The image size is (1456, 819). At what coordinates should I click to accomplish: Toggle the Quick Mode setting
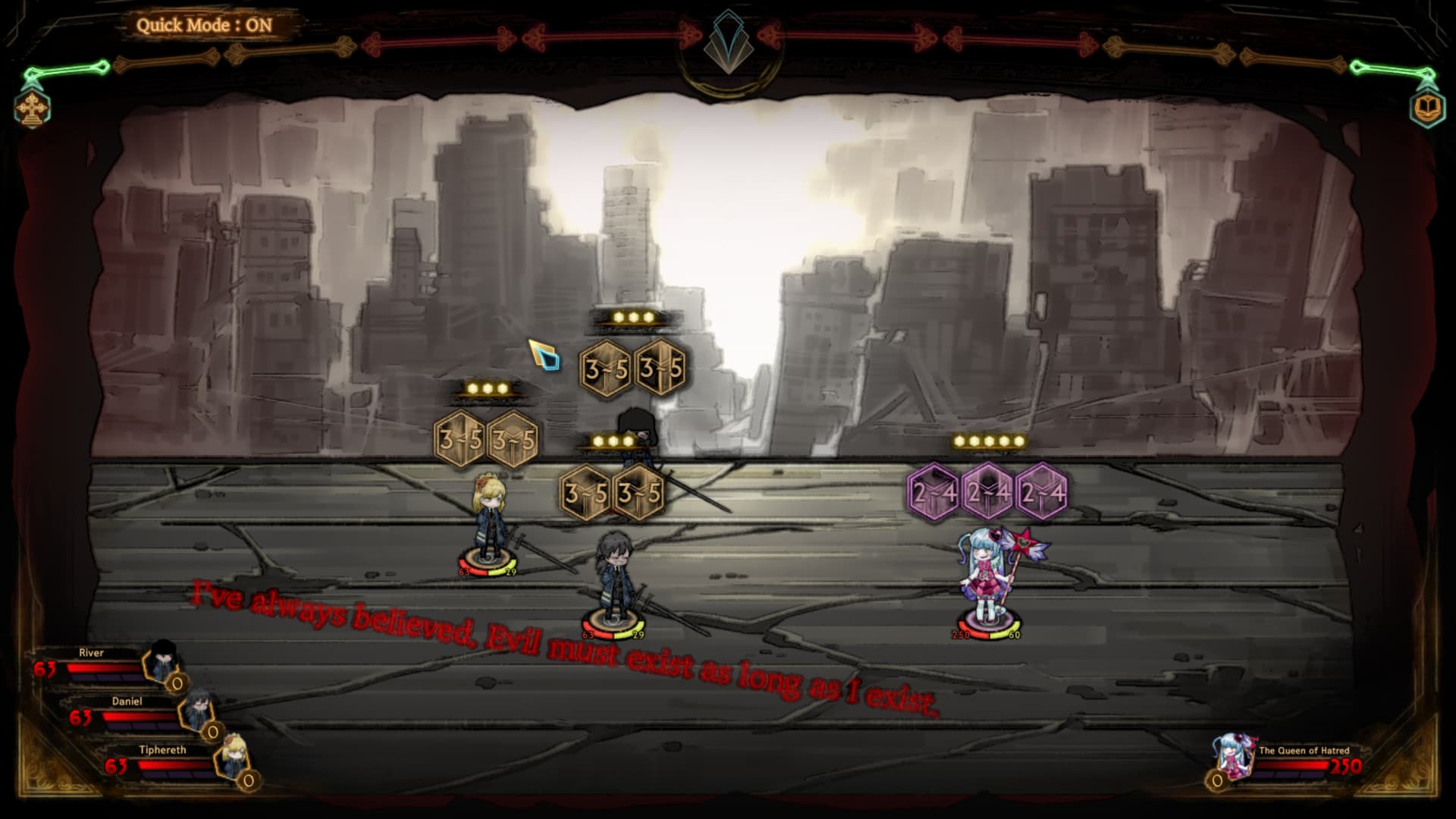(x=204, y=25)
